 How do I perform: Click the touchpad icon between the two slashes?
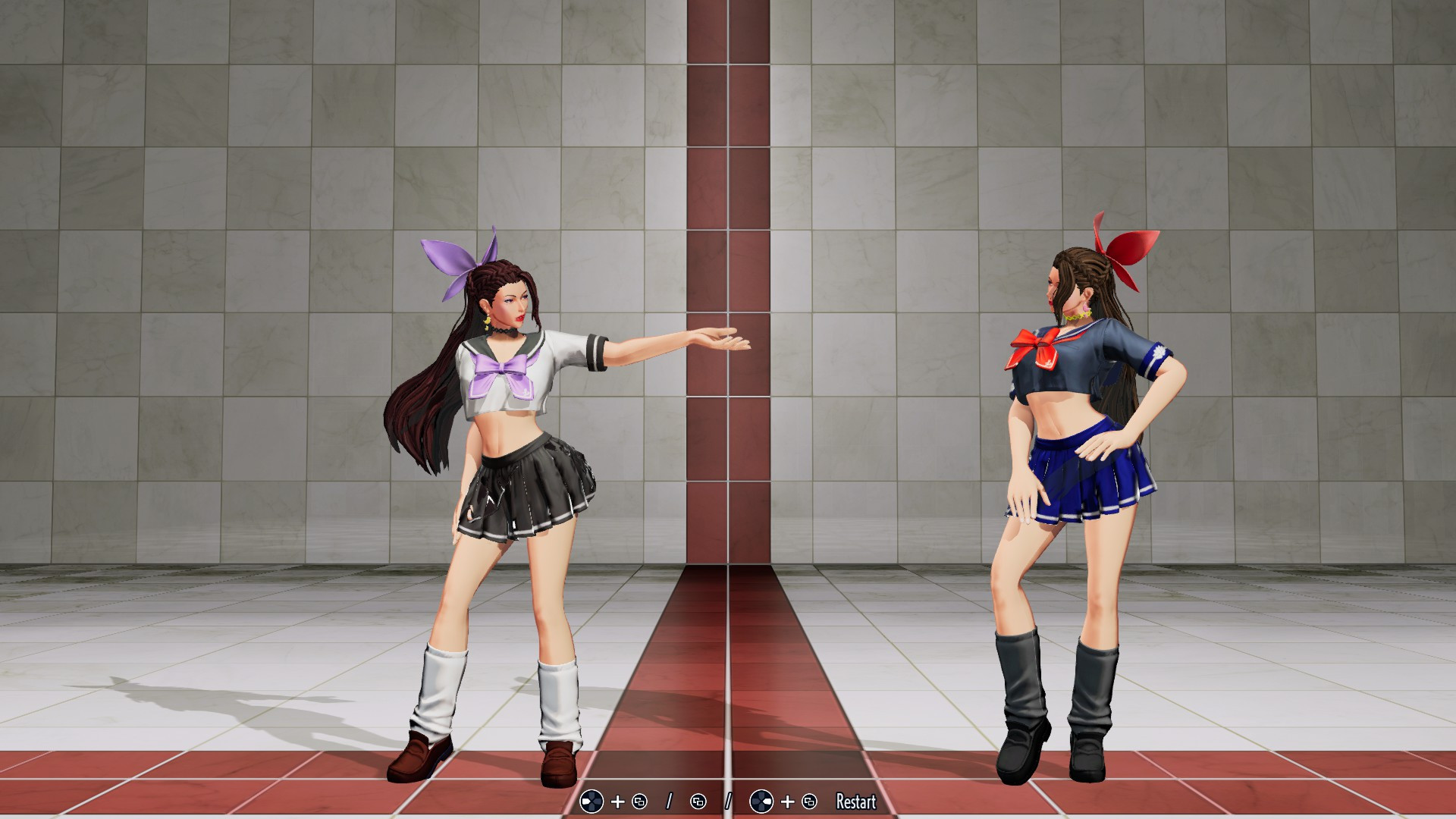tap(698, 802)
